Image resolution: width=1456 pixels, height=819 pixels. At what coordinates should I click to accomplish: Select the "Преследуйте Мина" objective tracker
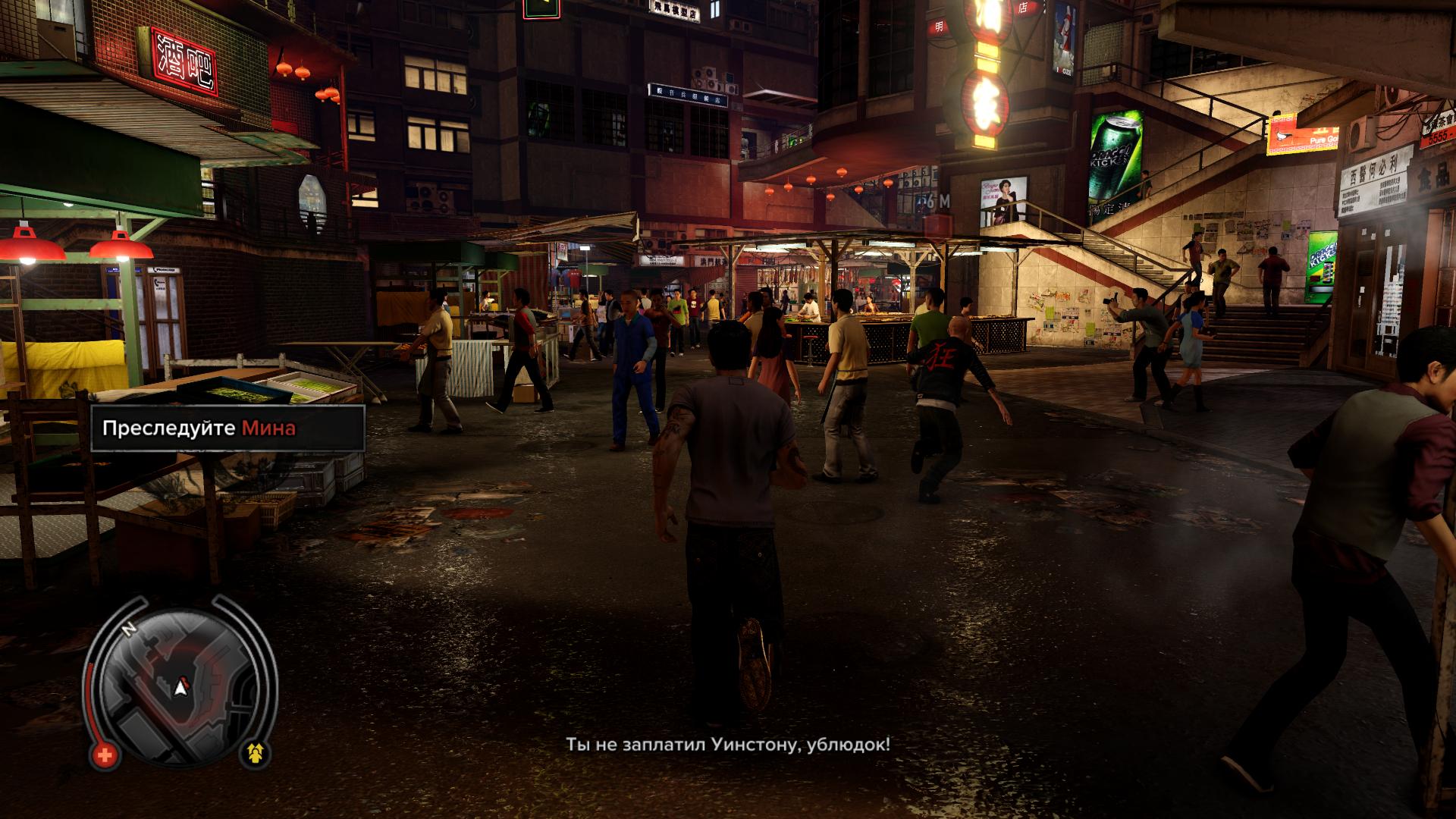[x=227, y=428]
